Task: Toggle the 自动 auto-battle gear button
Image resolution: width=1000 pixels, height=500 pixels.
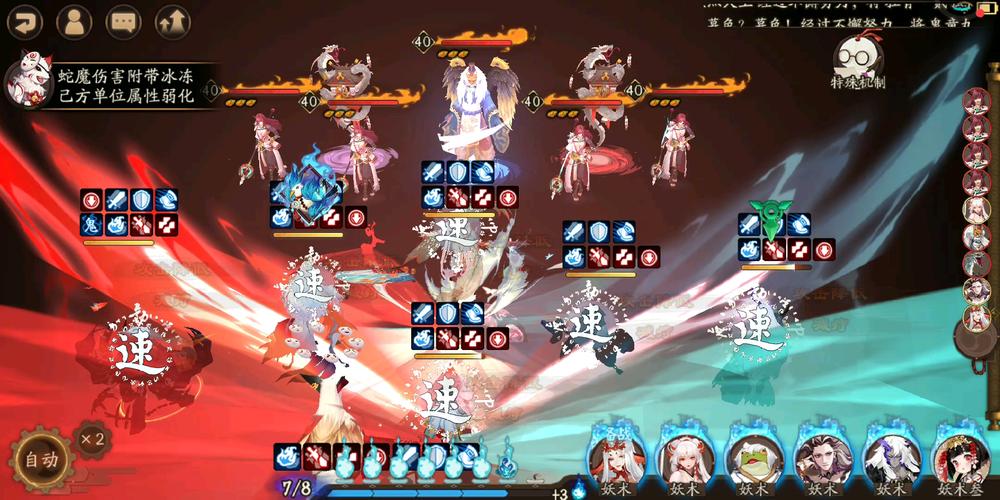Action: pos(41,460)
